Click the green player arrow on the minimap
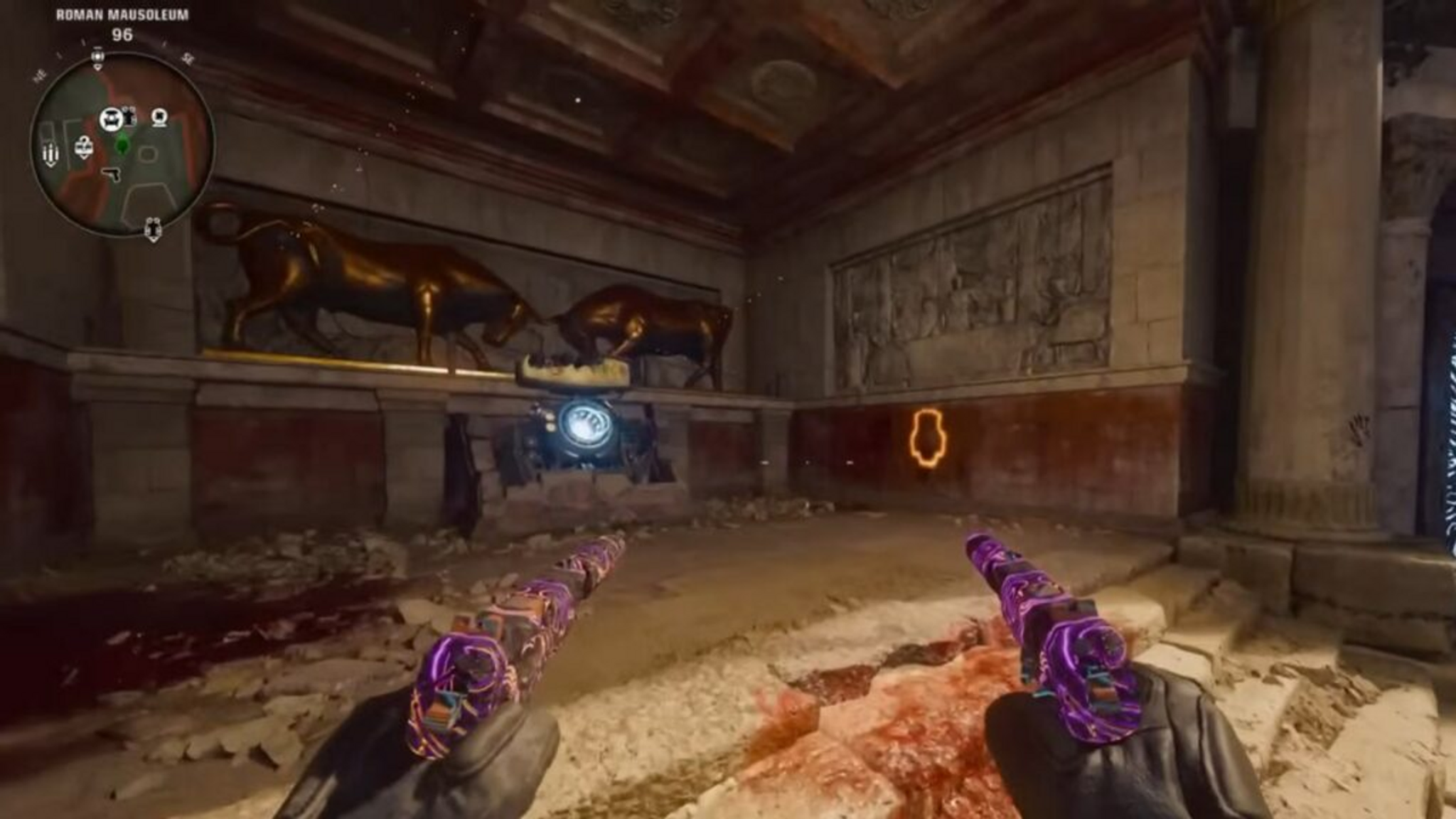Screen dimensions: 1456x819 coord(122,144)
